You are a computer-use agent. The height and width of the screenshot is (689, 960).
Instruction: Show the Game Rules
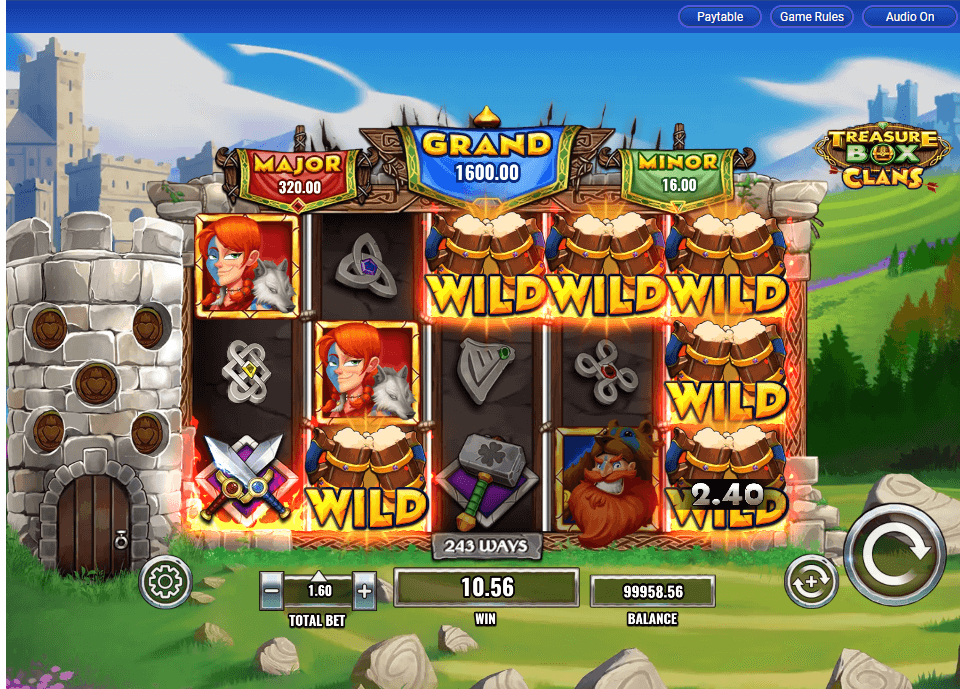click(812, 17)
